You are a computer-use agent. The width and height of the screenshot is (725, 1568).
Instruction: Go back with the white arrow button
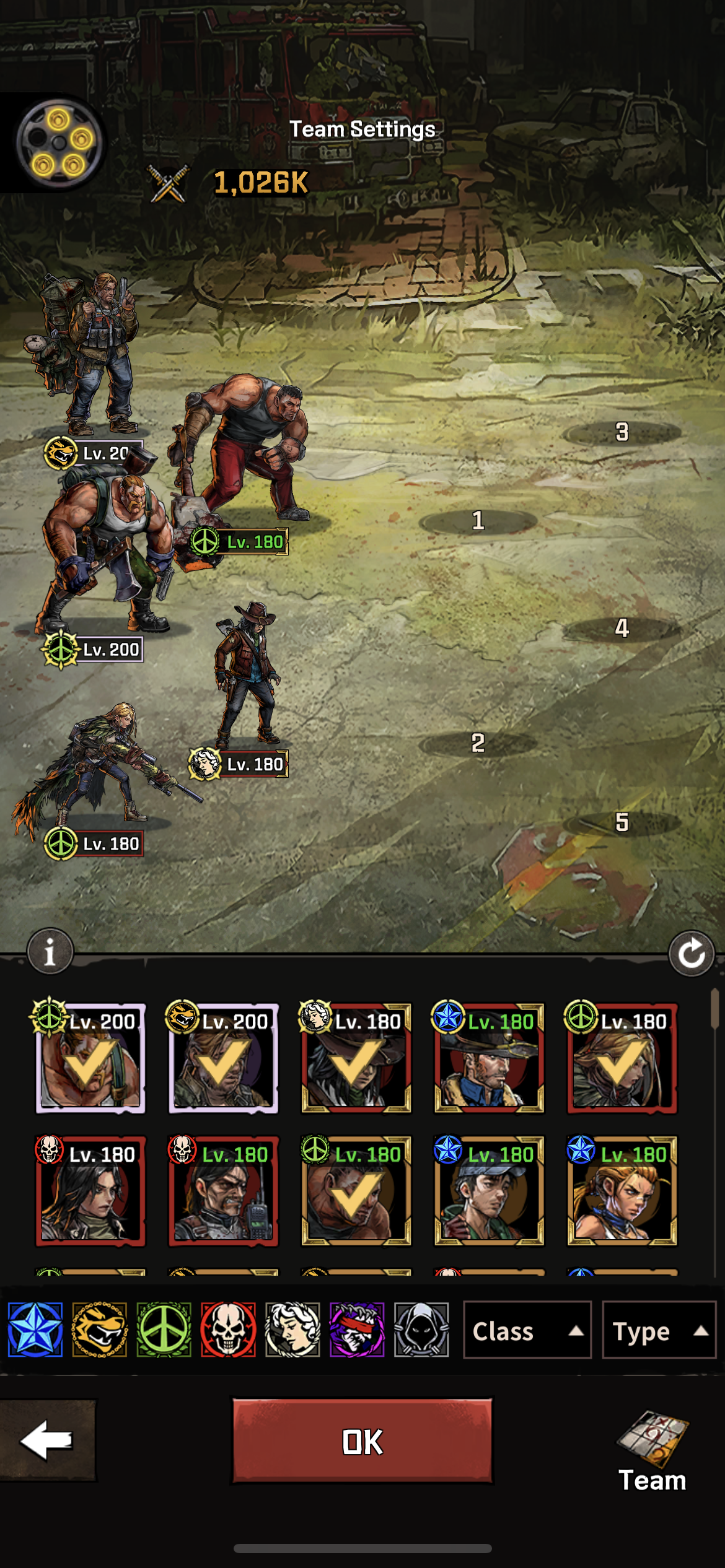tap(47, 1440)
